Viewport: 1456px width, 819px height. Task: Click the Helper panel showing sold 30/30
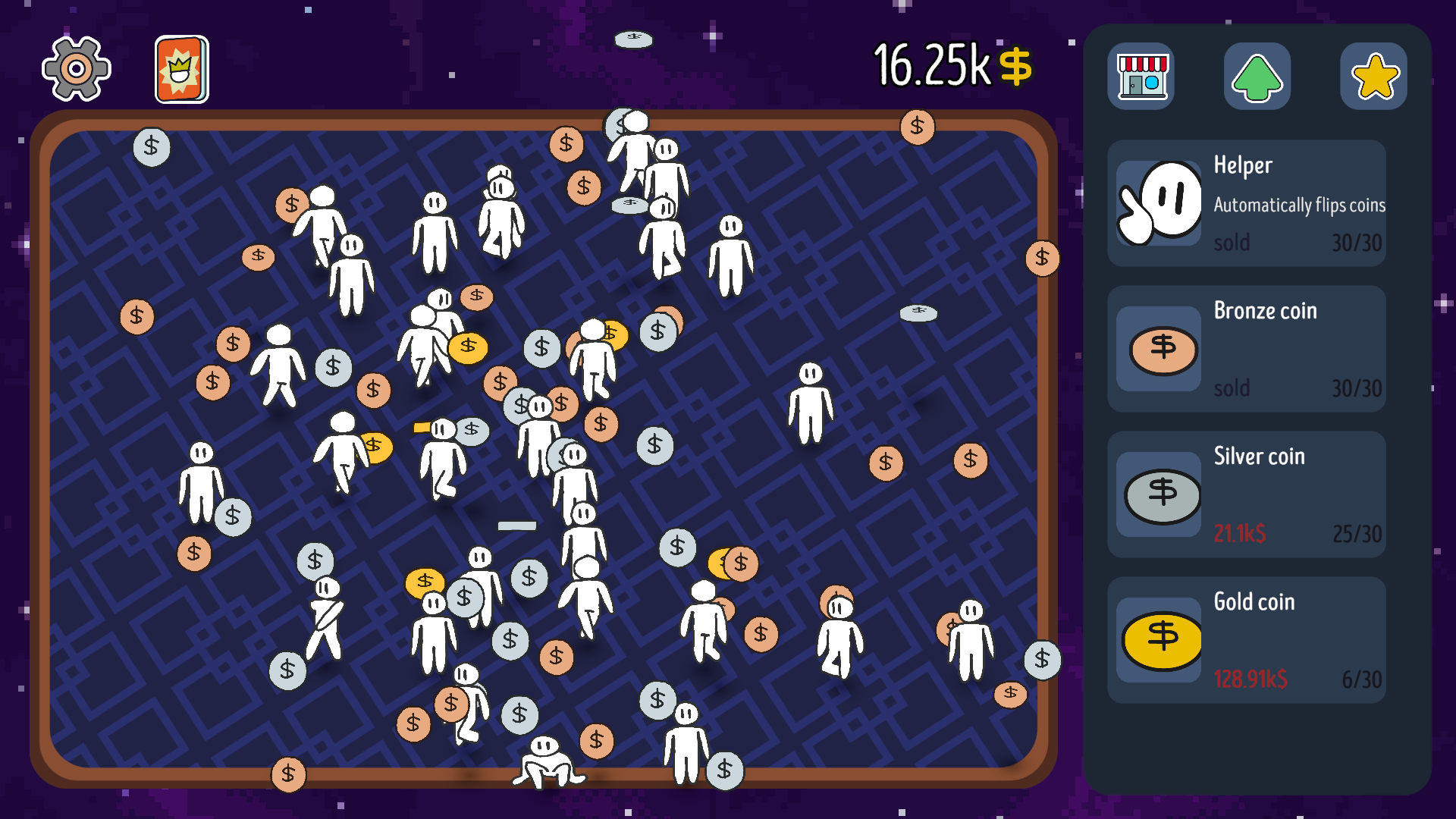point(1247,202)
